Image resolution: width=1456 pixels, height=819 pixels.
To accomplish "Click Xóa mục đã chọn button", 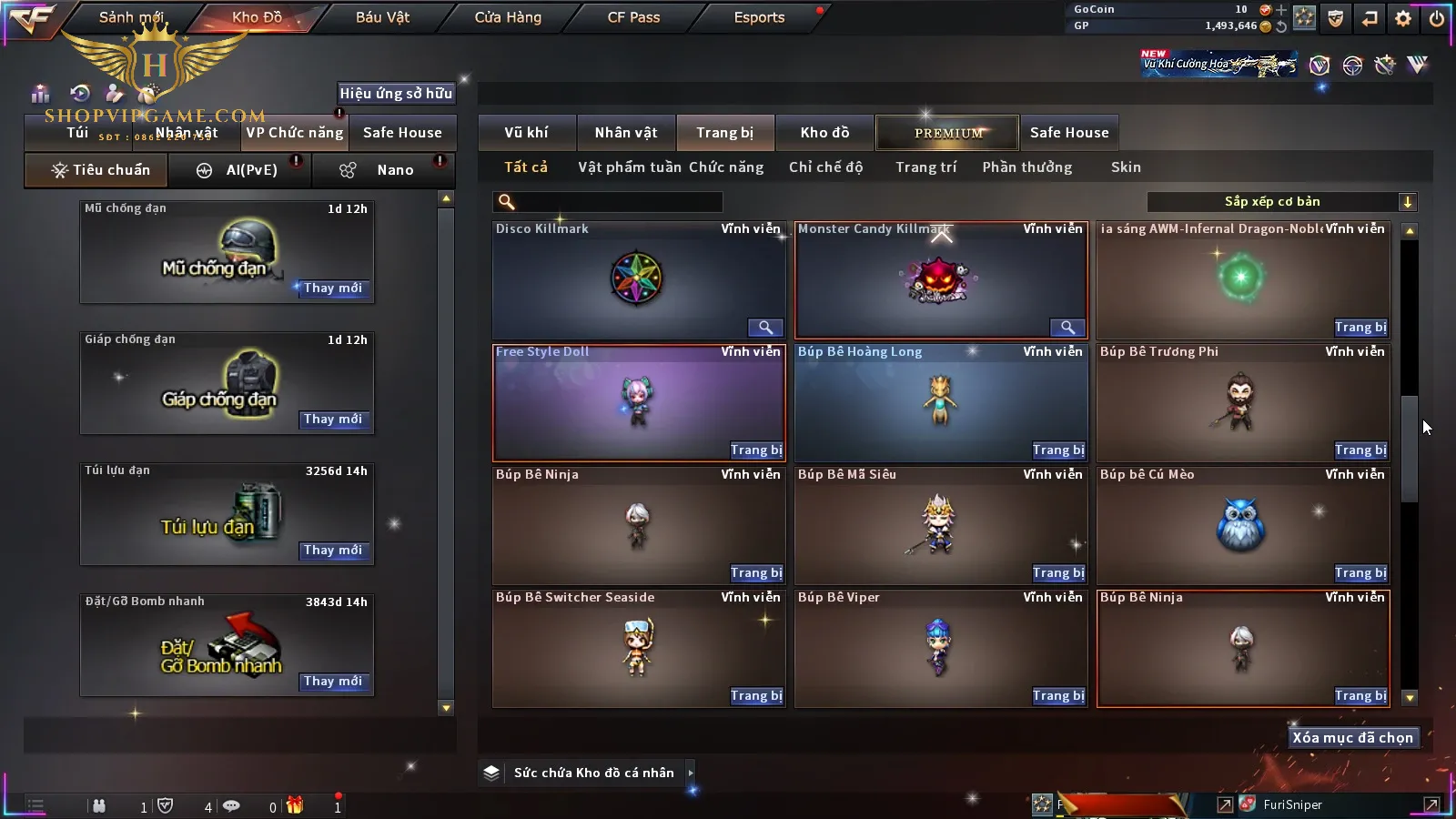I will [1352, 738].
